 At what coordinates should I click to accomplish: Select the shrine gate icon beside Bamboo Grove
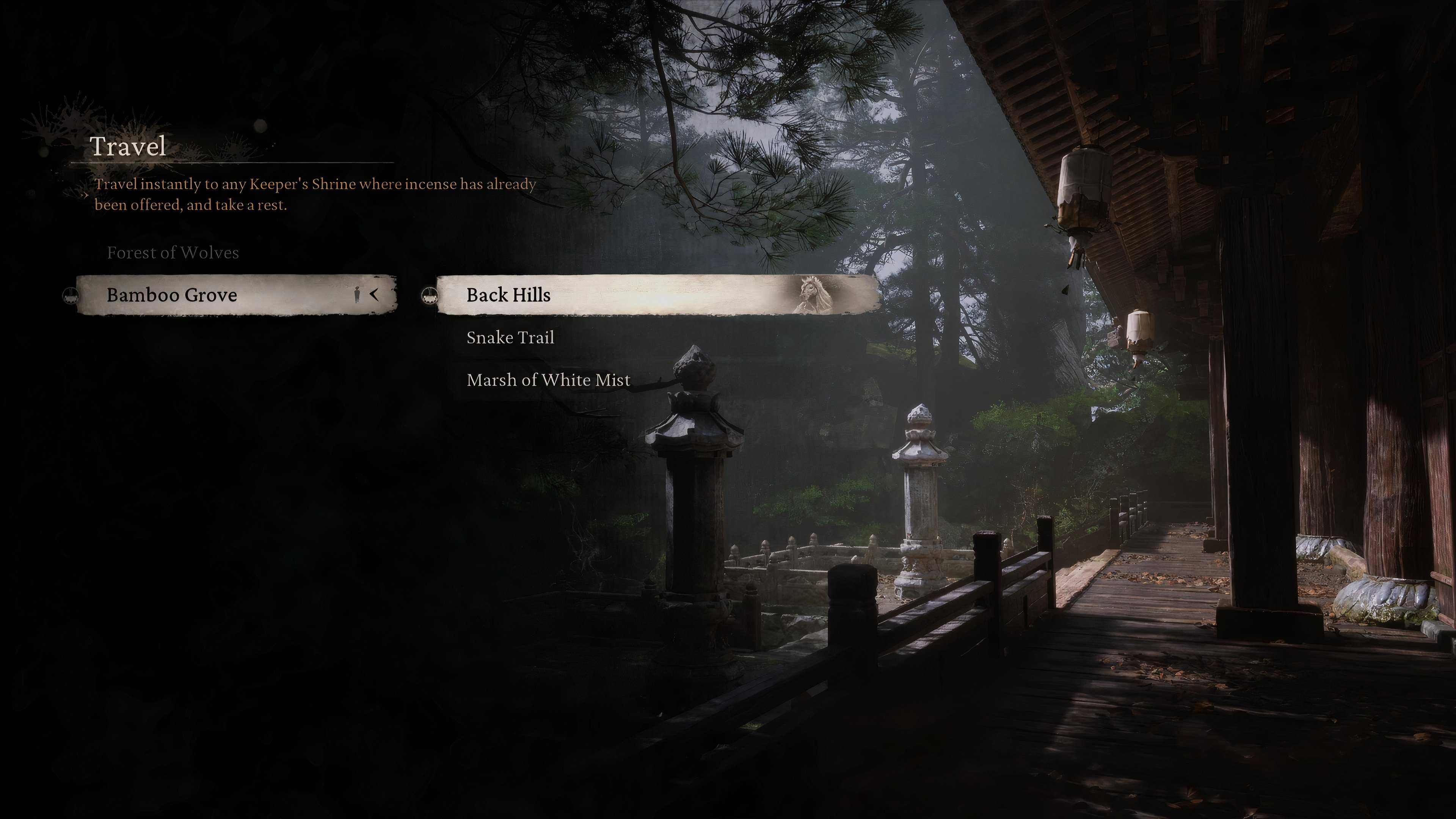71,295
